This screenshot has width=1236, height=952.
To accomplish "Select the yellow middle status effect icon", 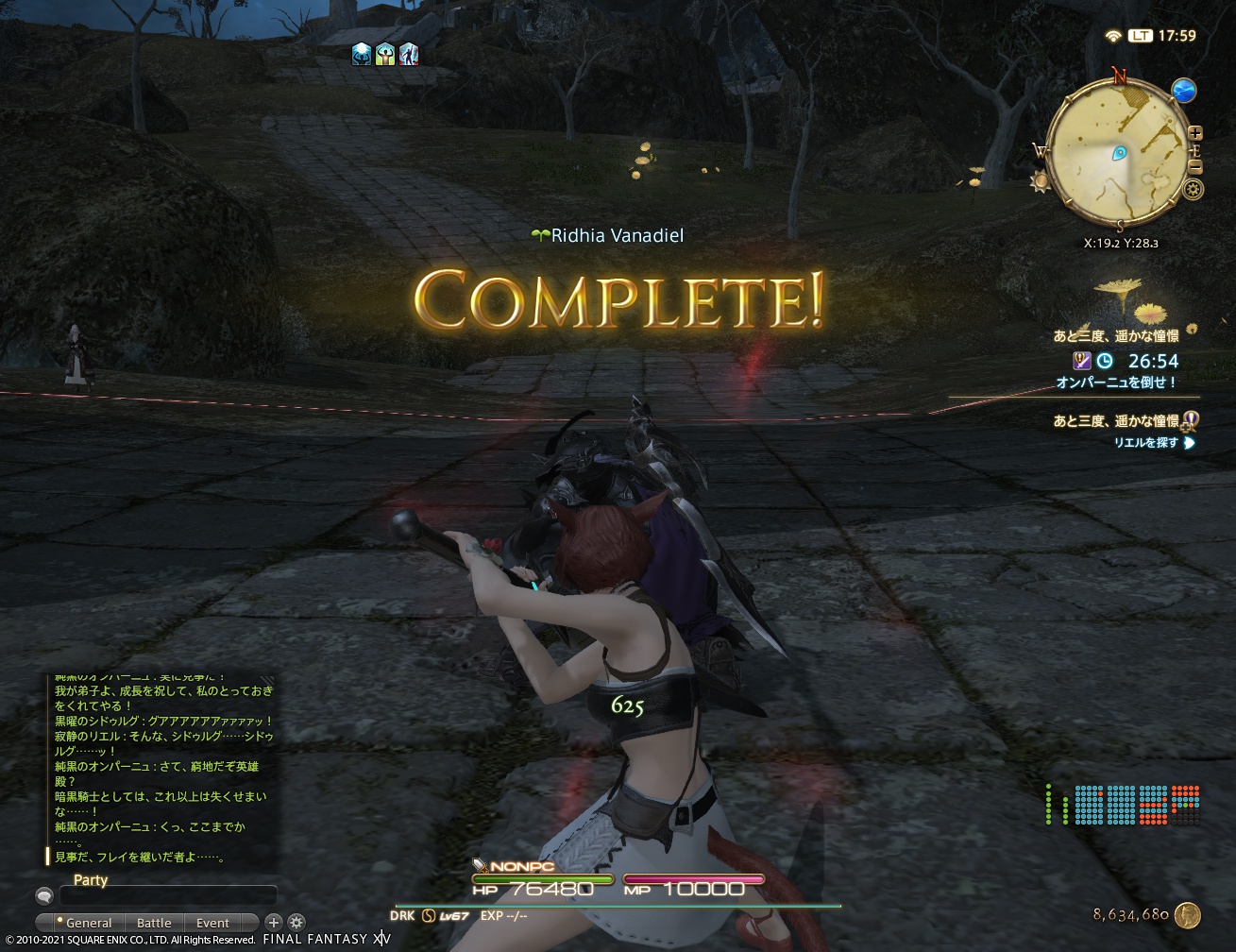I will point(386,55).
